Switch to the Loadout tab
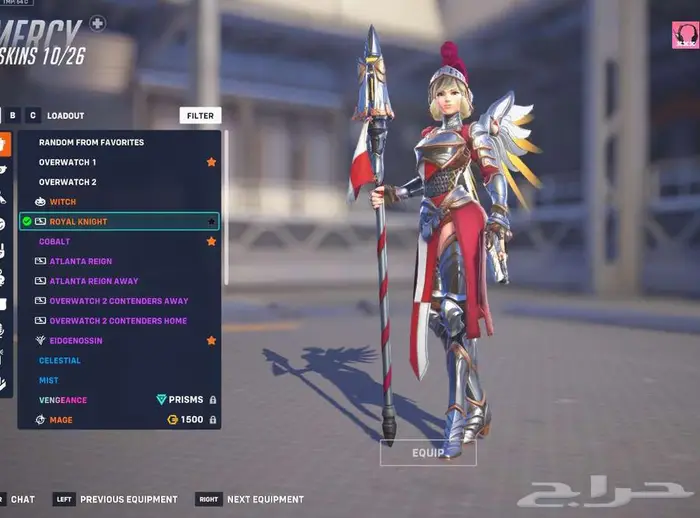This screenshot has height=518, width=700. [66, 116]
